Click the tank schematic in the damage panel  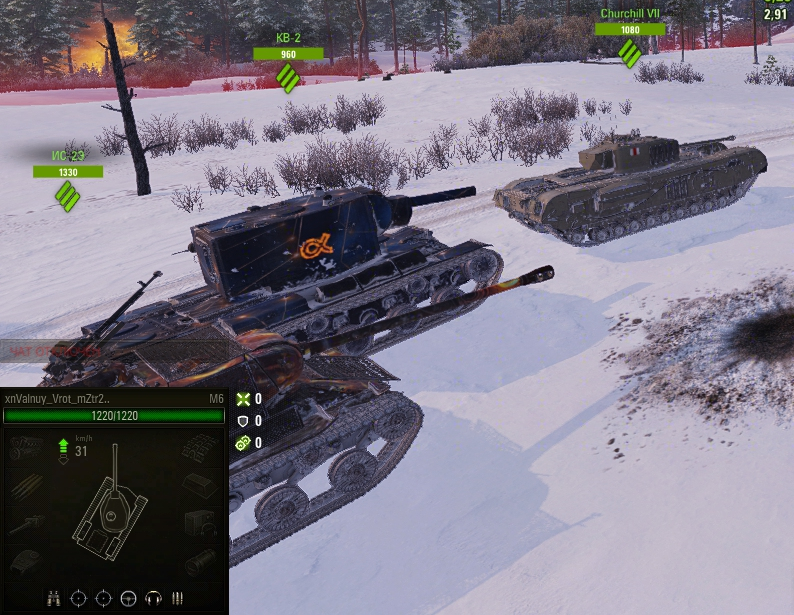click(111, 508)
